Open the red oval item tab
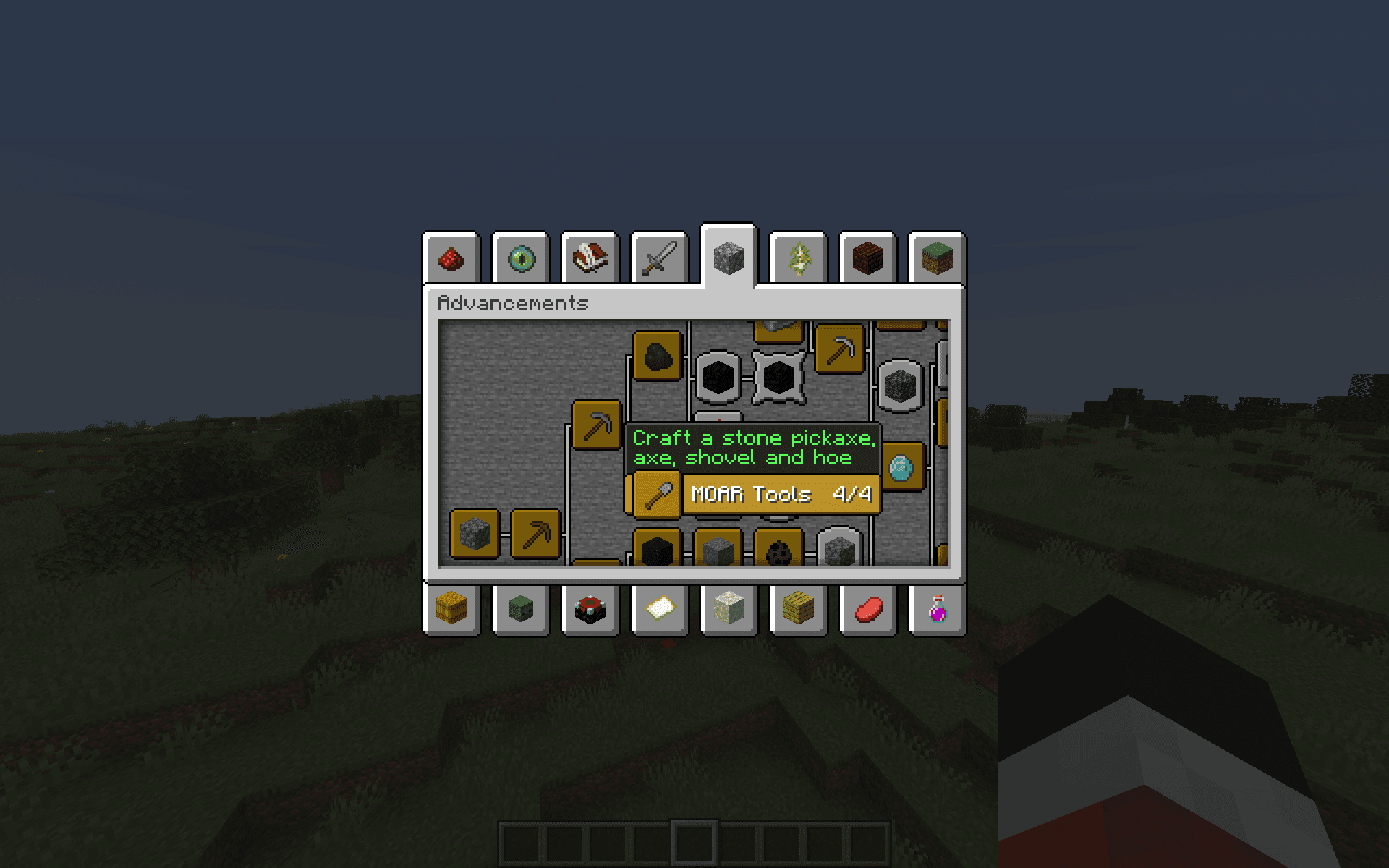 click(868, 609)
